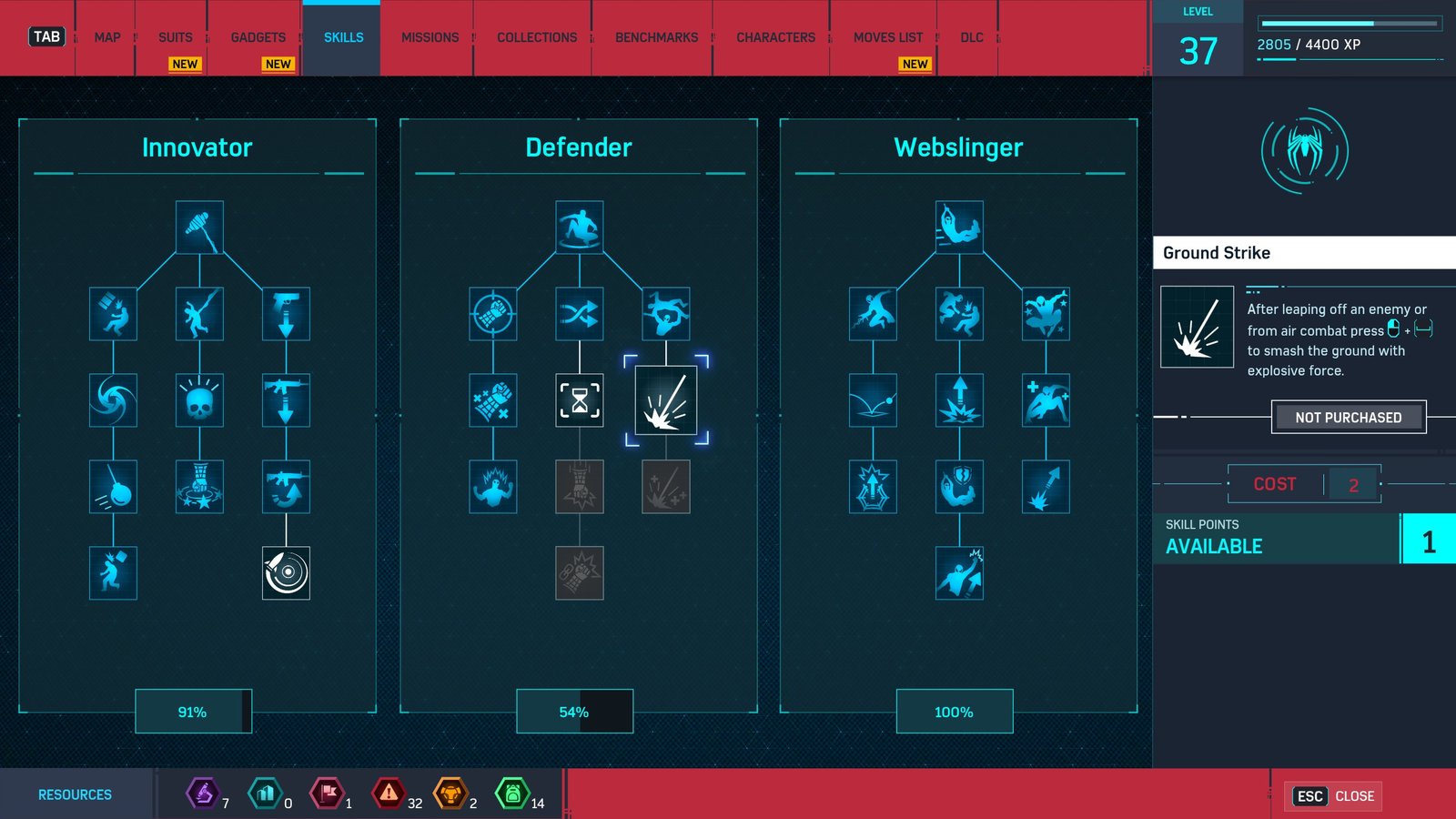The image size is (1456, 819).
Task: Pick the top web-hammer skill under Innovator
Action: tap(199, 227)
